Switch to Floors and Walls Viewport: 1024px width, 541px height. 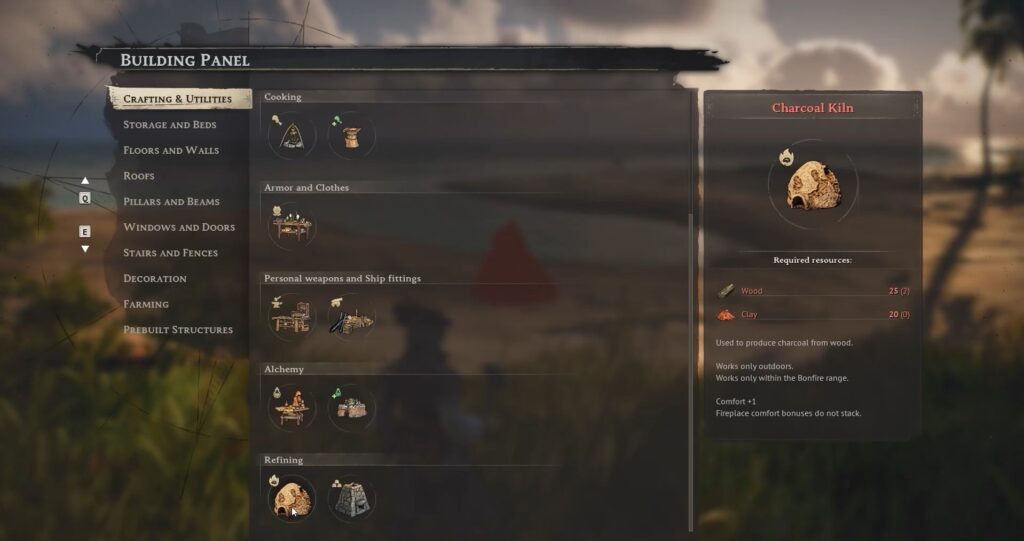click(x=170, y=150)
